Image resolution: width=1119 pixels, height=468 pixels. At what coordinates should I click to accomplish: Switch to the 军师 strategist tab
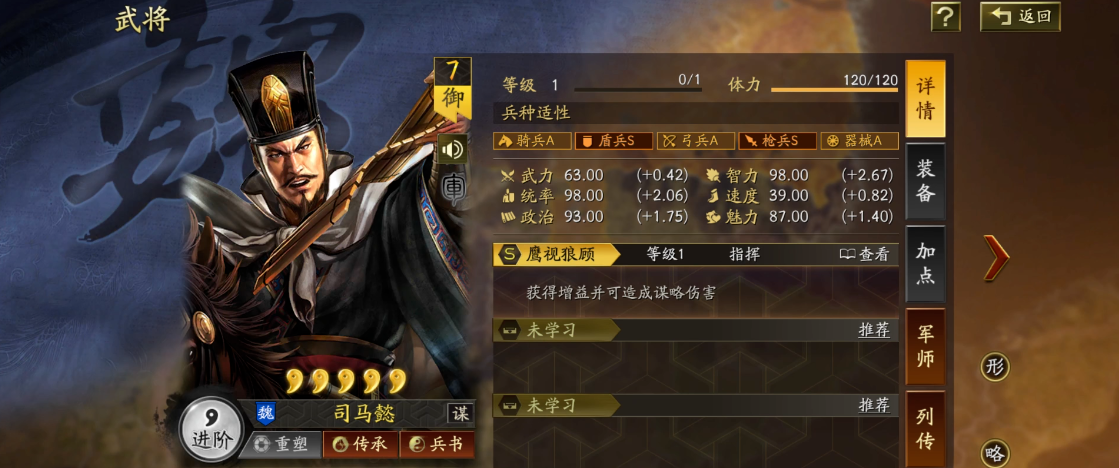tap(925, 346)
